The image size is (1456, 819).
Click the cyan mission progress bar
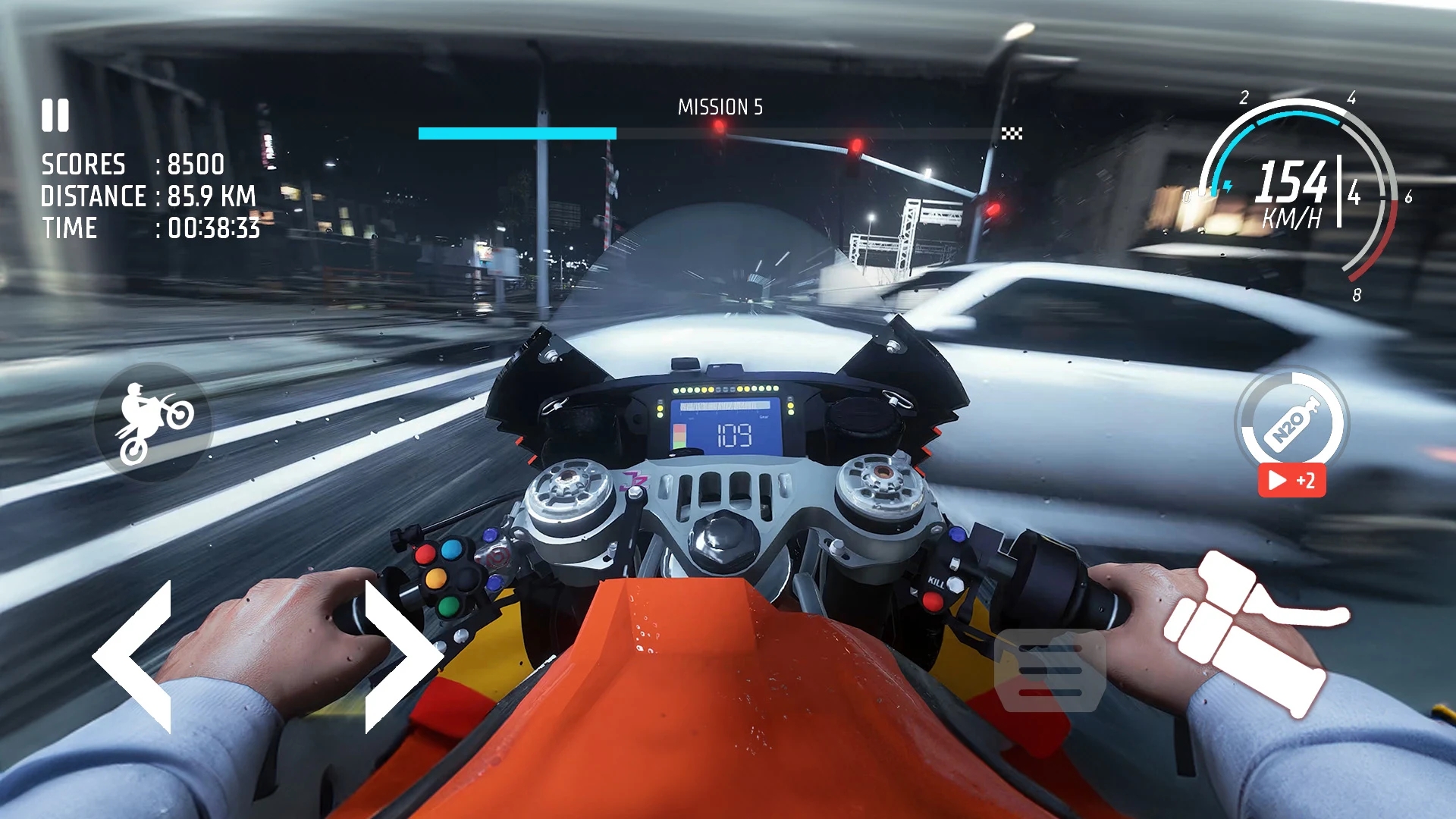pos(516,131)
